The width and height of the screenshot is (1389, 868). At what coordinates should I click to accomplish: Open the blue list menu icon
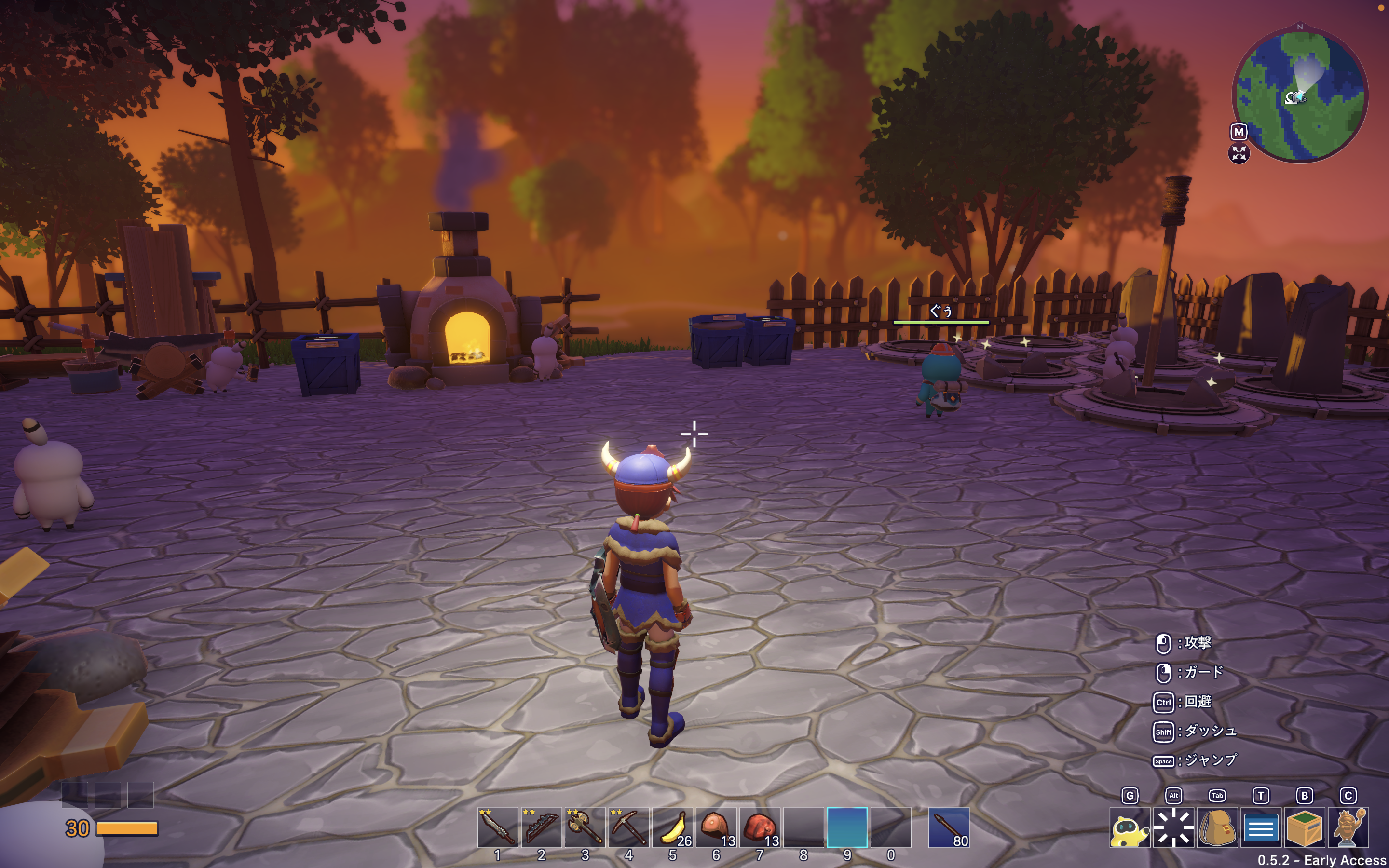pos(1260,828)
